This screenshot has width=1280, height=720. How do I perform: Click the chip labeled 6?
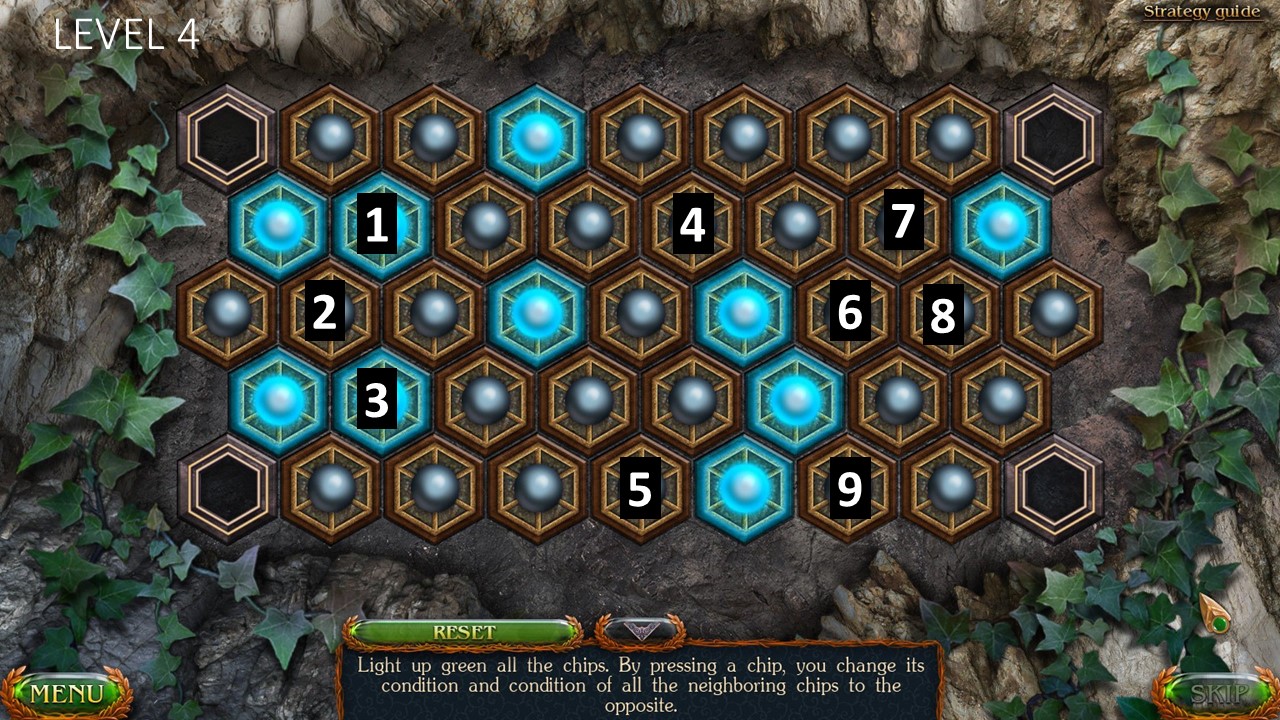pyautogui.click(x=848, y=313)
